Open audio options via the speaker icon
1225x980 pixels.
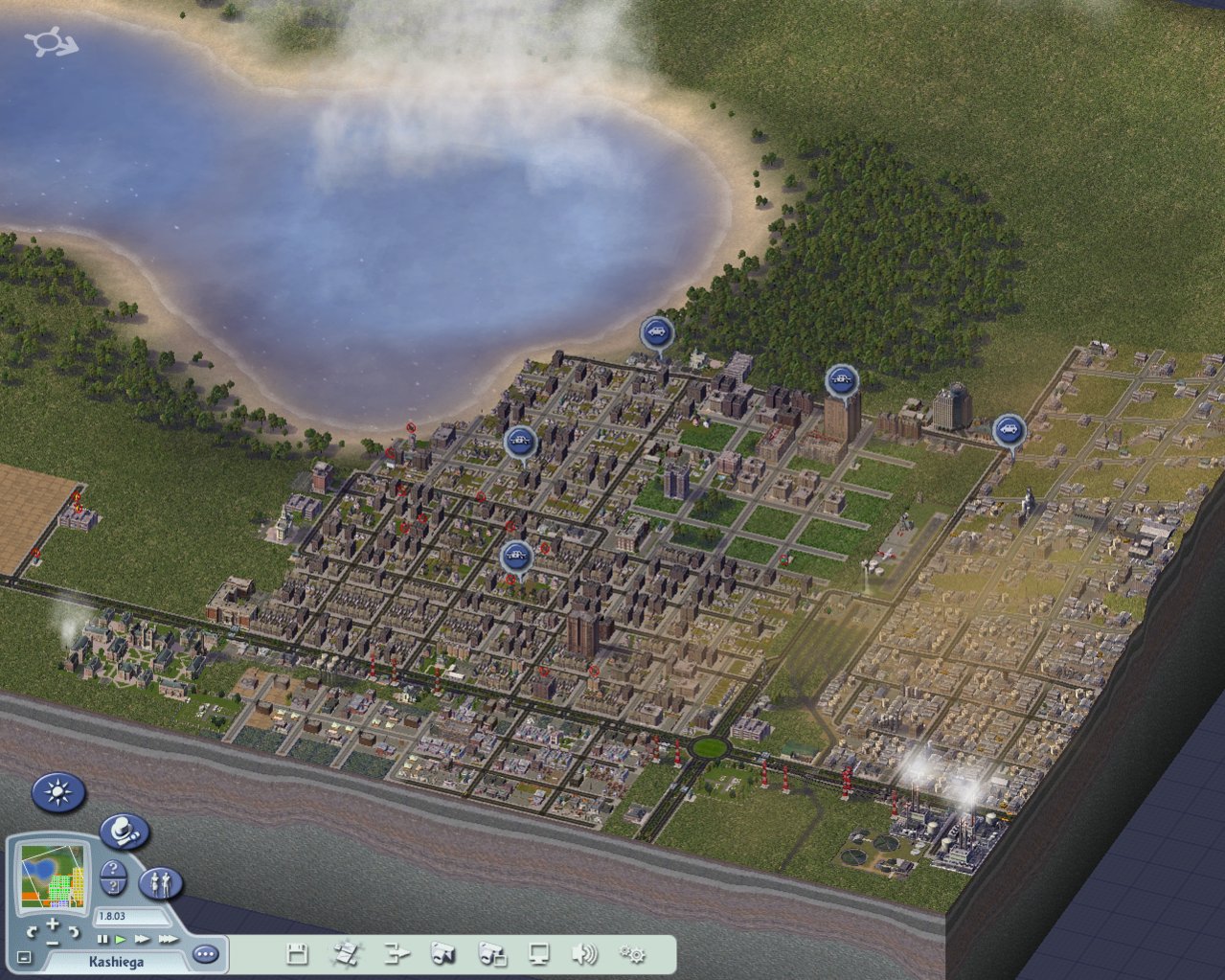[x=583, y=954]
